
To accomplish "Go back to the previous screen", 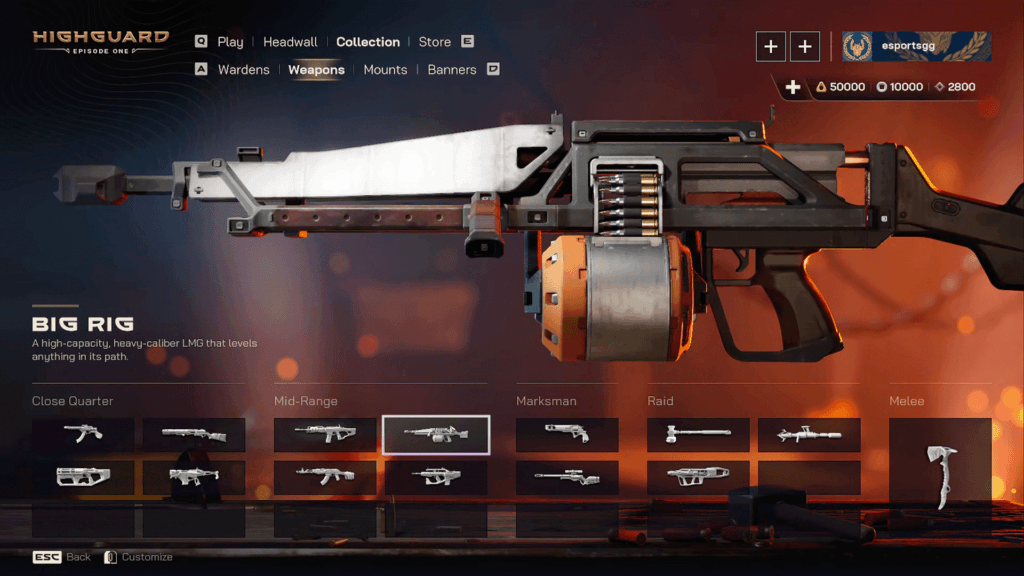I will pyautogui.click(x=62, y=557).
